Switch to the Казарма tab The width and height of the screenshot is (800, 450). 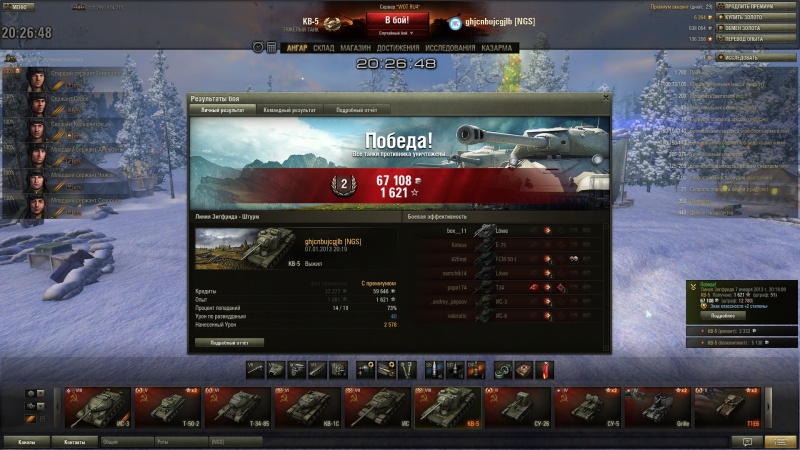pos(497,47)
